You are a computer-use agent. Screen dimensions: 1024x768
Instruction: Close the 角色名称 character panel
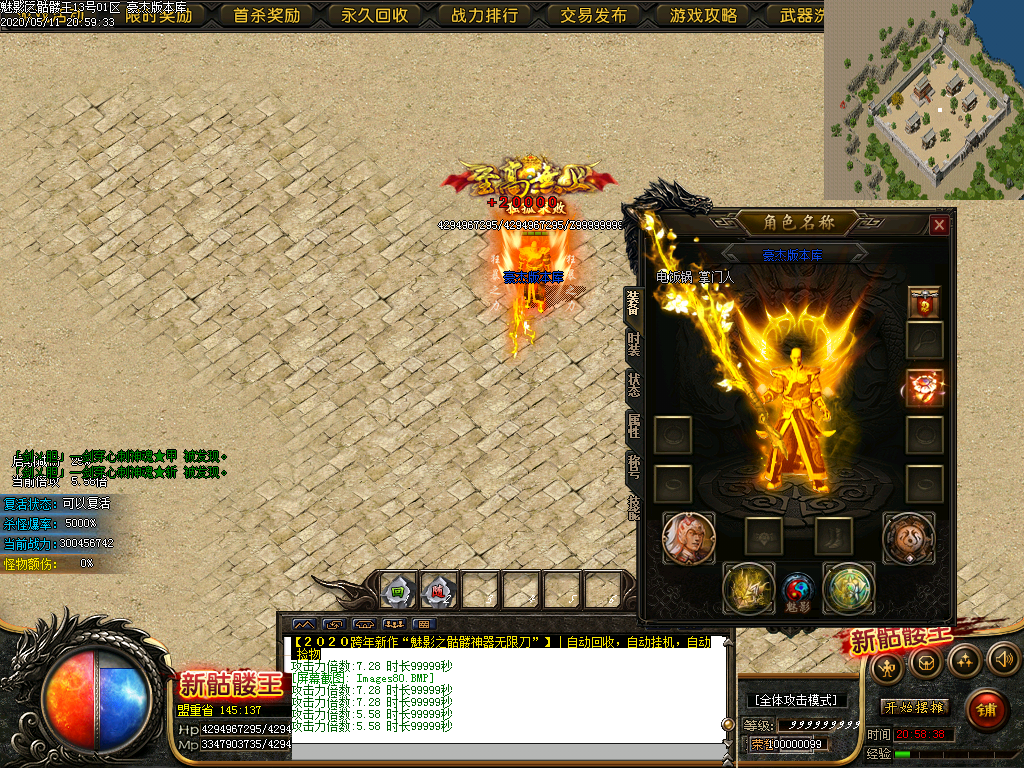[939, 225]
